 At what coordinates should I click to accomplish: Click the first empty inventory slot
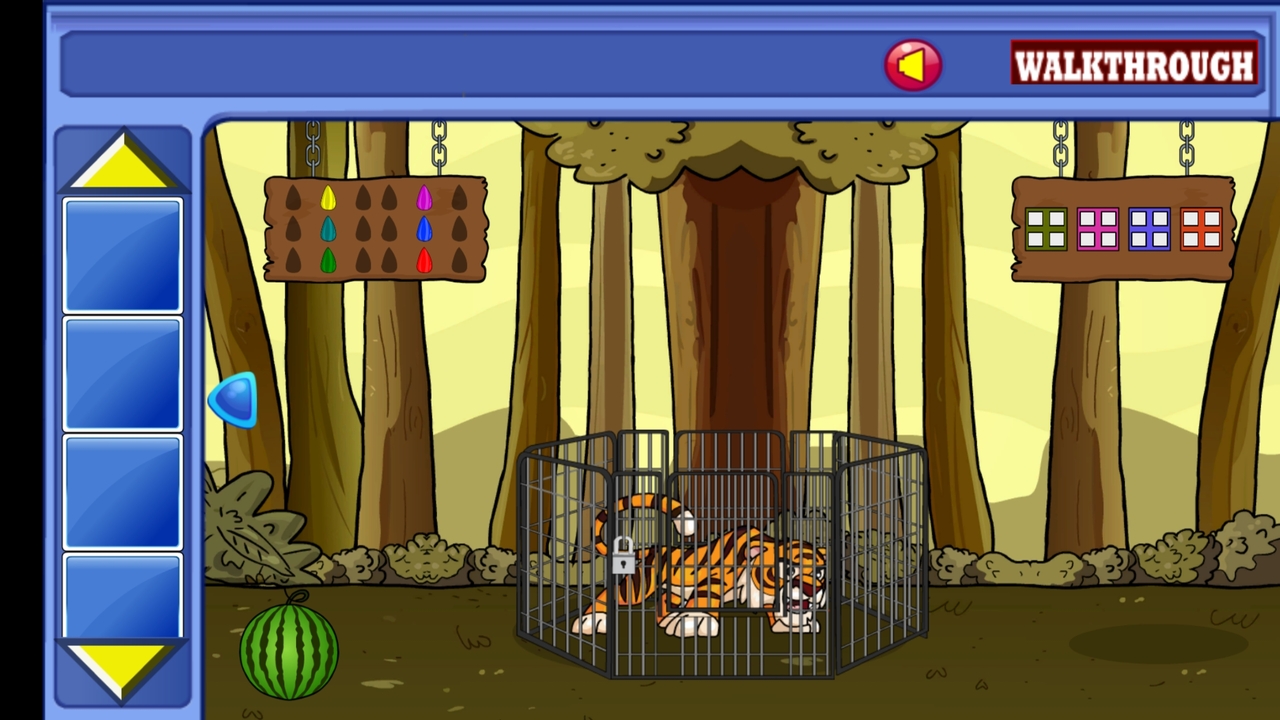[x=122, y=253]
